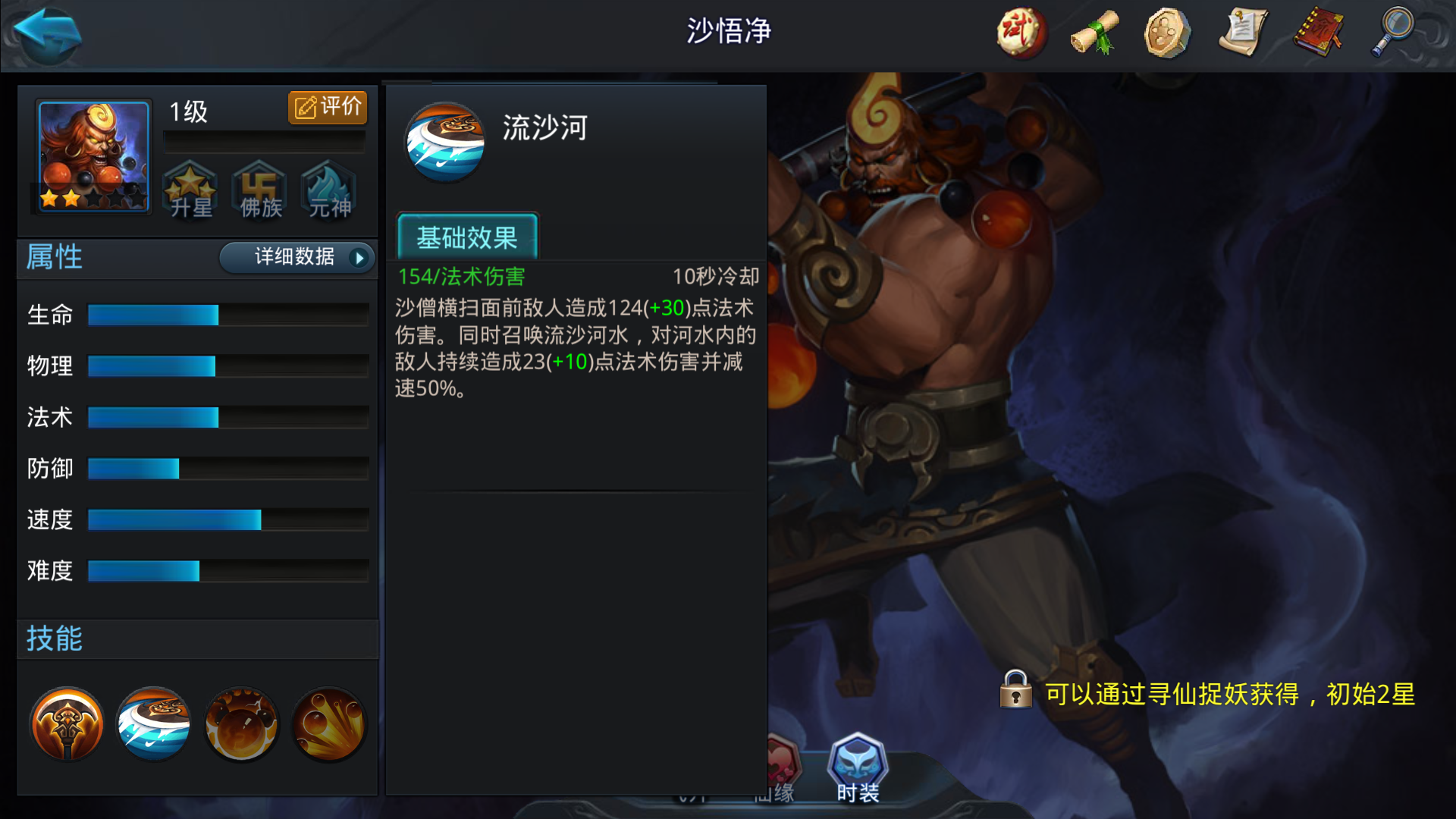Select the axe skill icon, first in row
The width and height of the screenshot is (1456, 819).
tap(67, 724)
